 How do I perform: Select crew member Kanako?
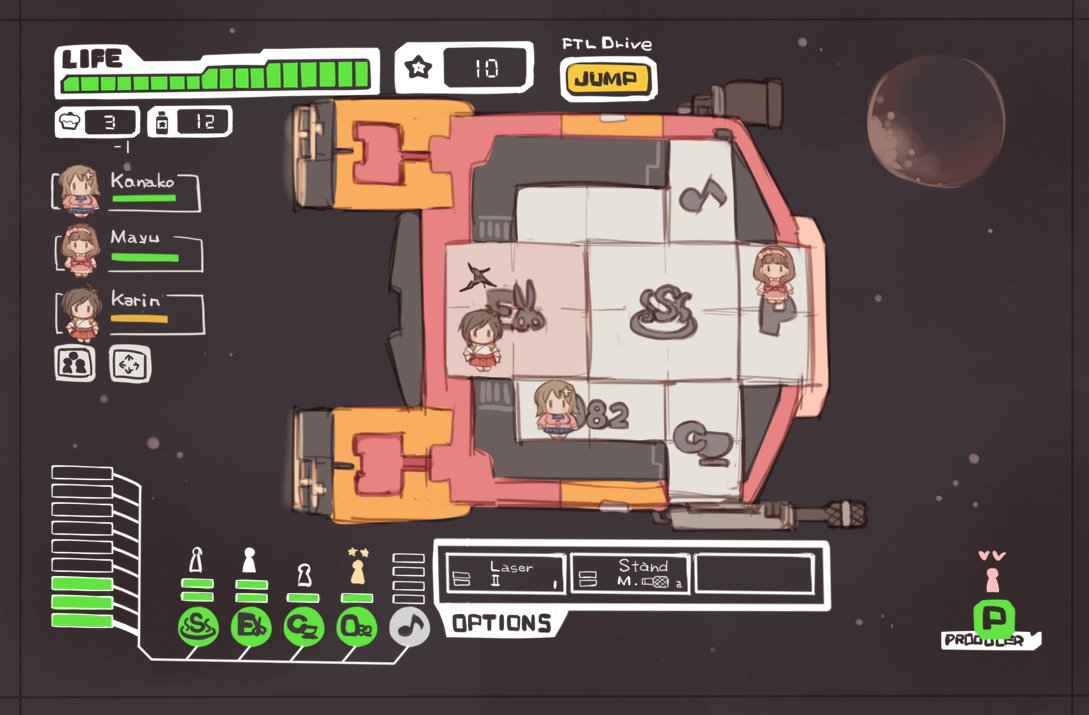127,191
